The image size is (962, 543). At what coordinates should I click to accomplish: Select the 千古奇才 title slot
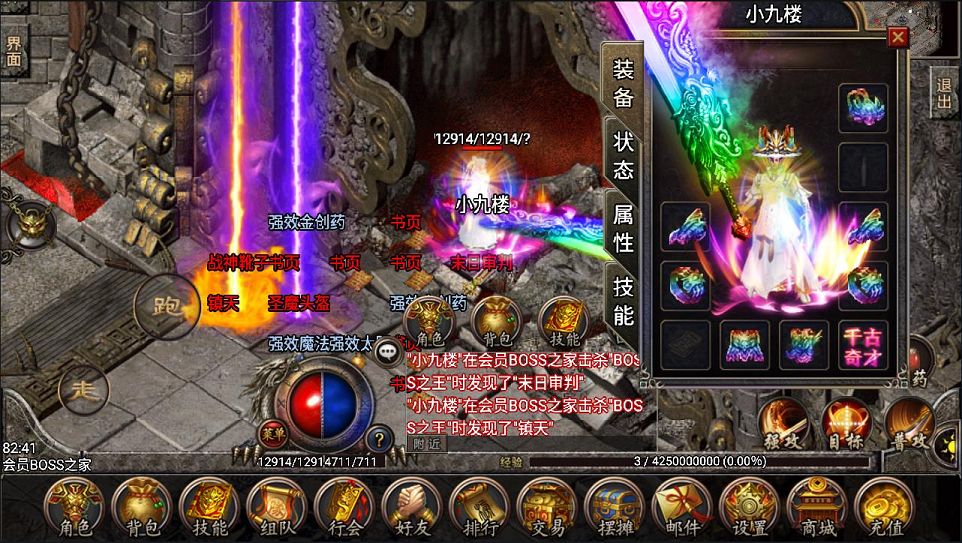(x=862, y=345)
